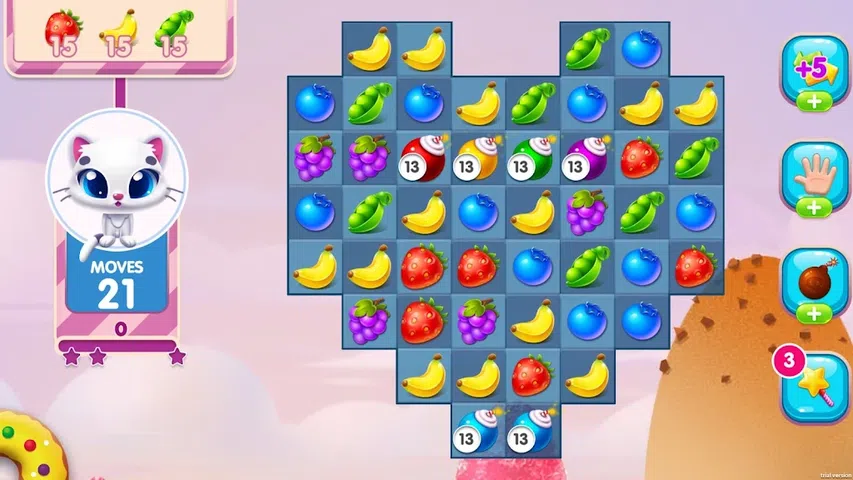This screenshot has height=480, width=853.
Task: Use the hand swap booster
Action: click(x=816, y=173)
